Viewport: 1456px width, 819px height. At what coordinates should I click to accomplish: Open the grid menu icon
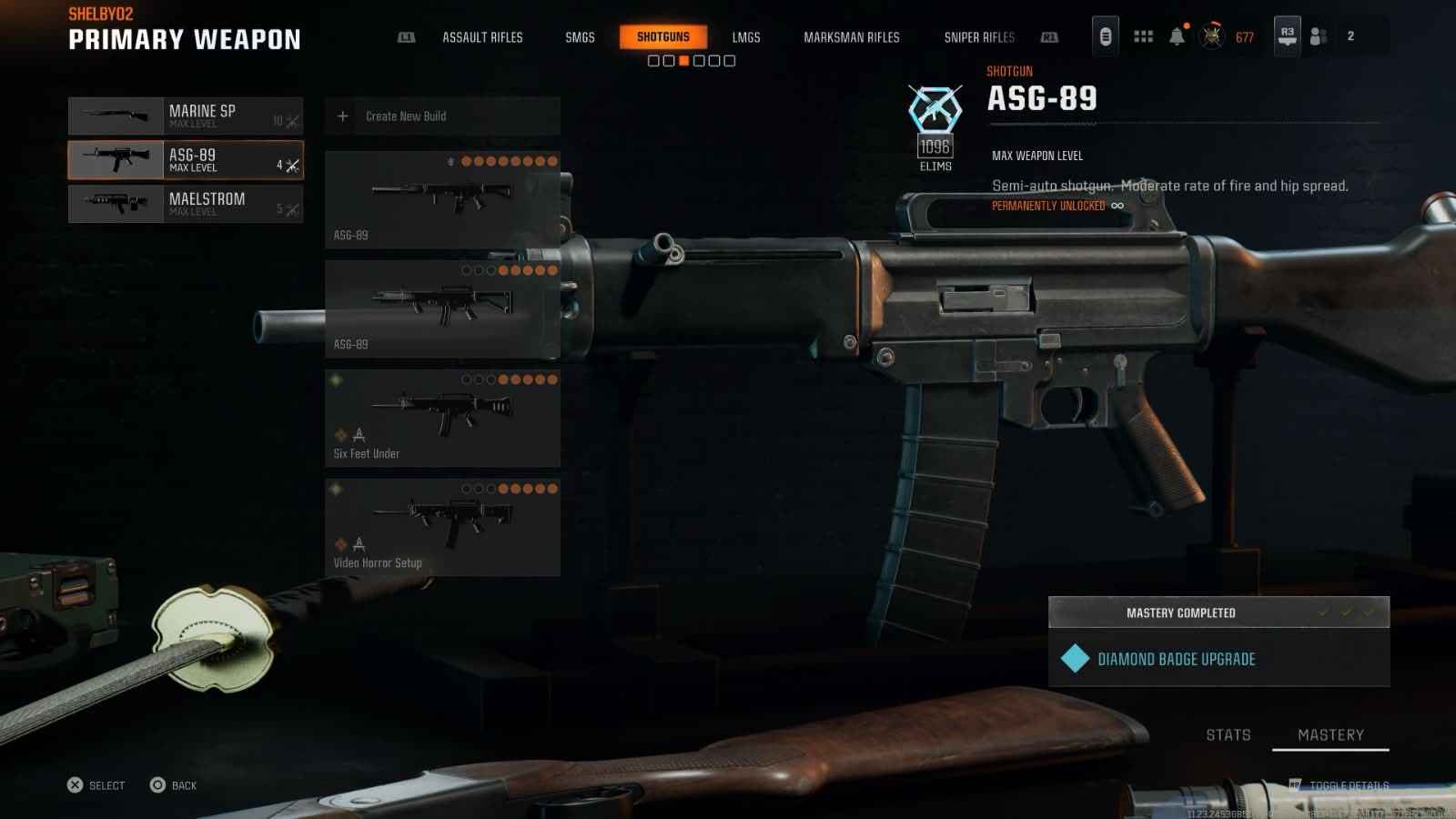pyautogui.click(x=1143, y=36)
